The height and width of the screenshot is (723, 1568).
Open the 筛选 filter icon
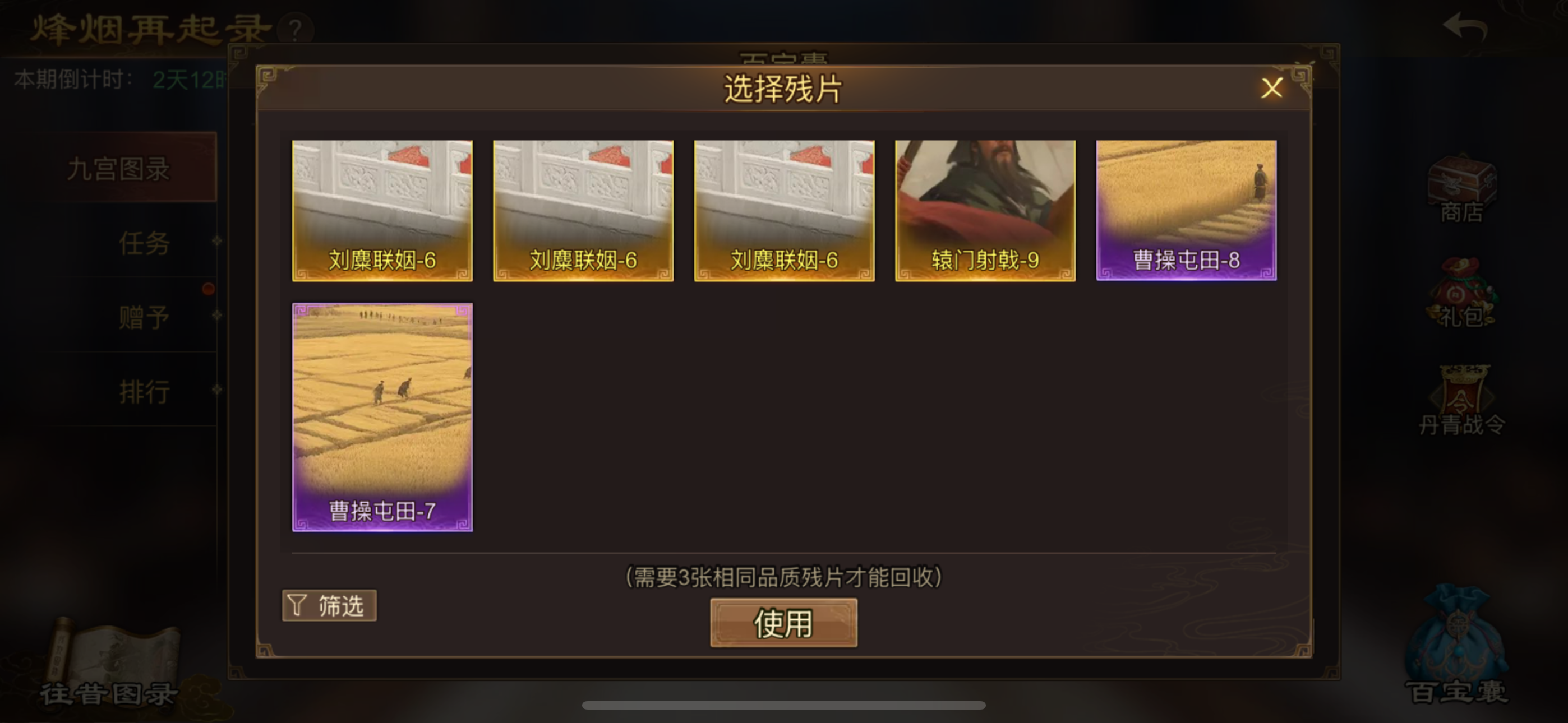(x=329, y=604)
